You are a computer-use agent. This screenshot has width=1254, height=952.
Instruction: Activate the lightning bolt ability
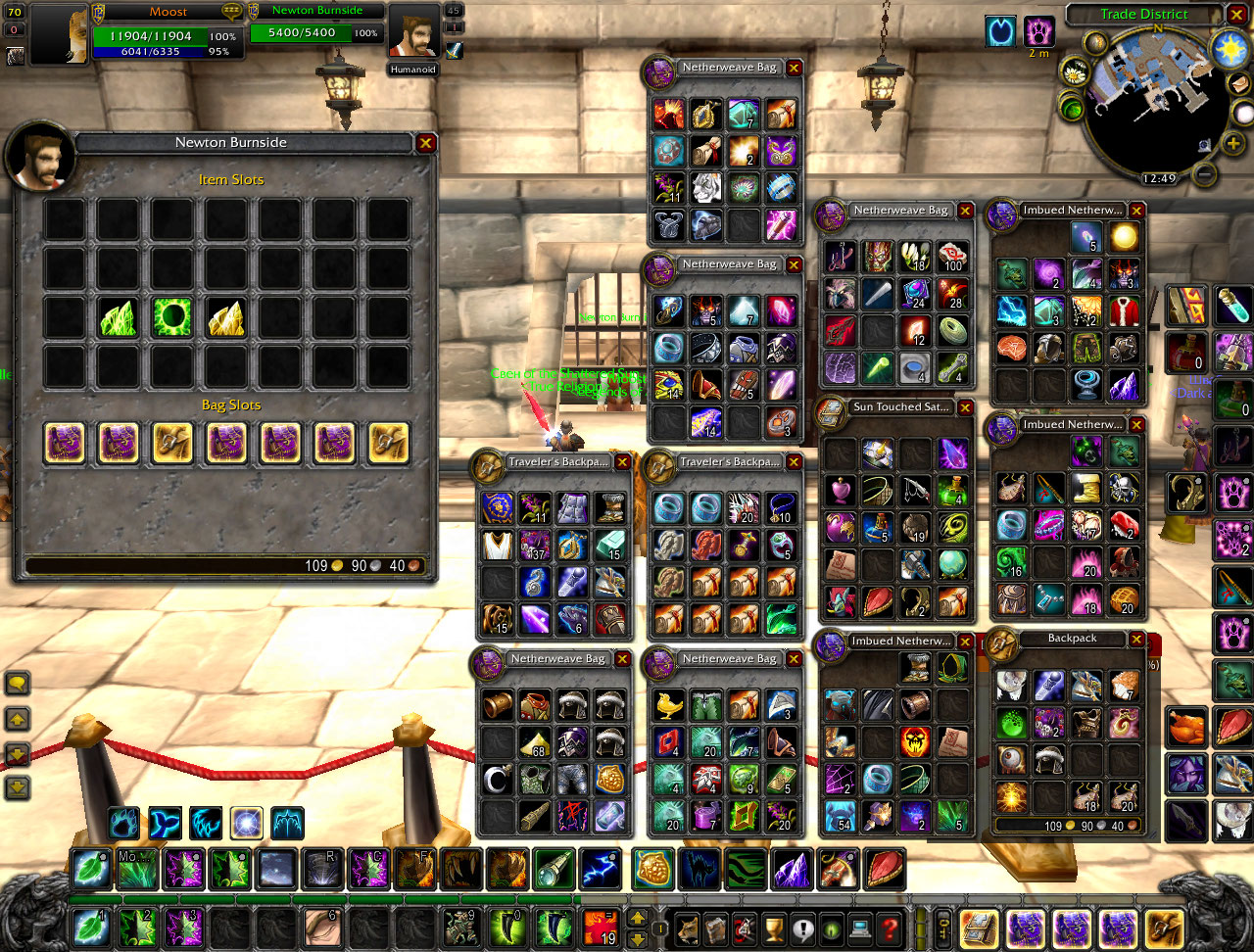599,869
